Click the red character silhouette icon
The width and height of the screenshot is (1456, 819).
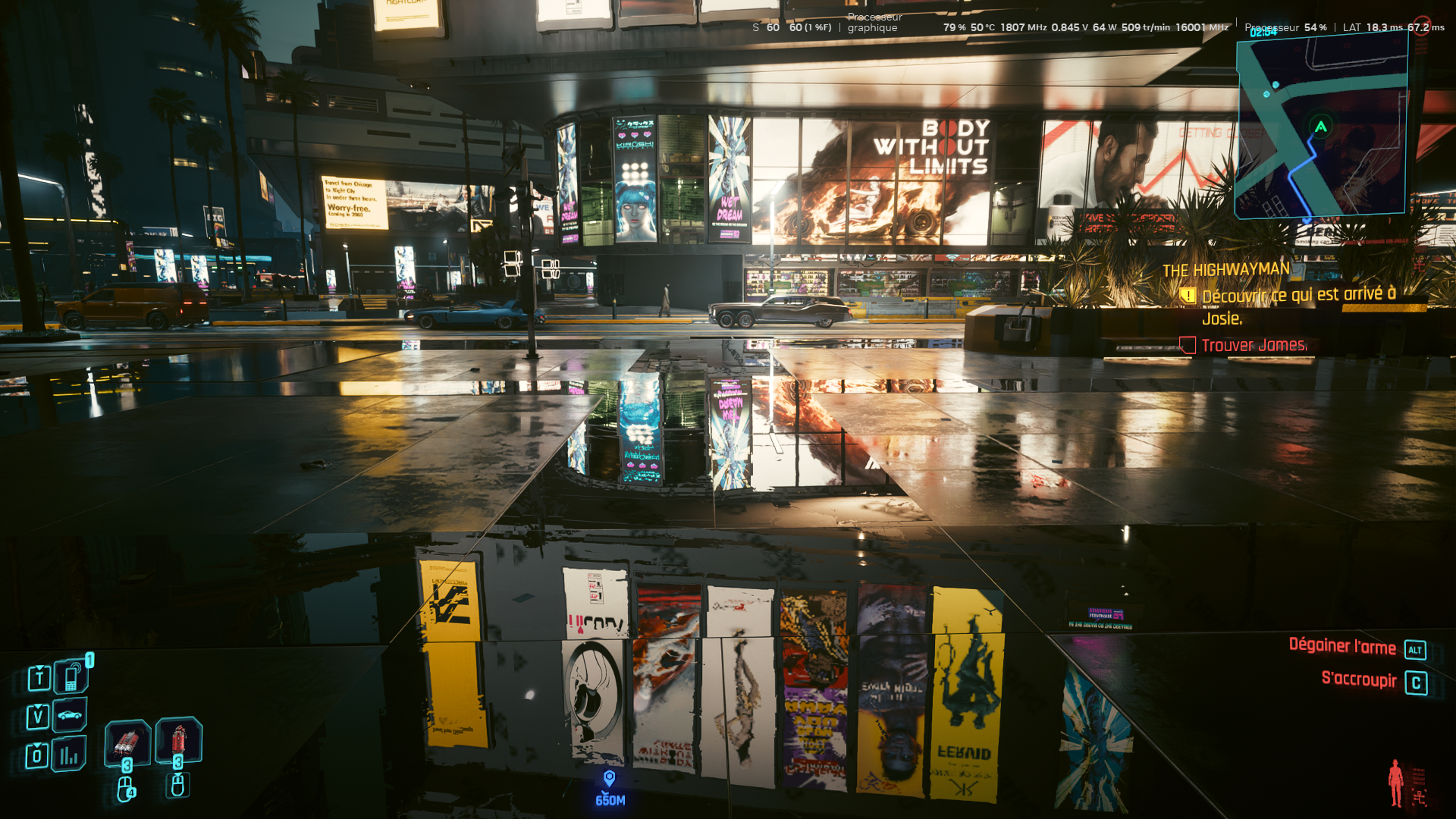[1395, 783]
